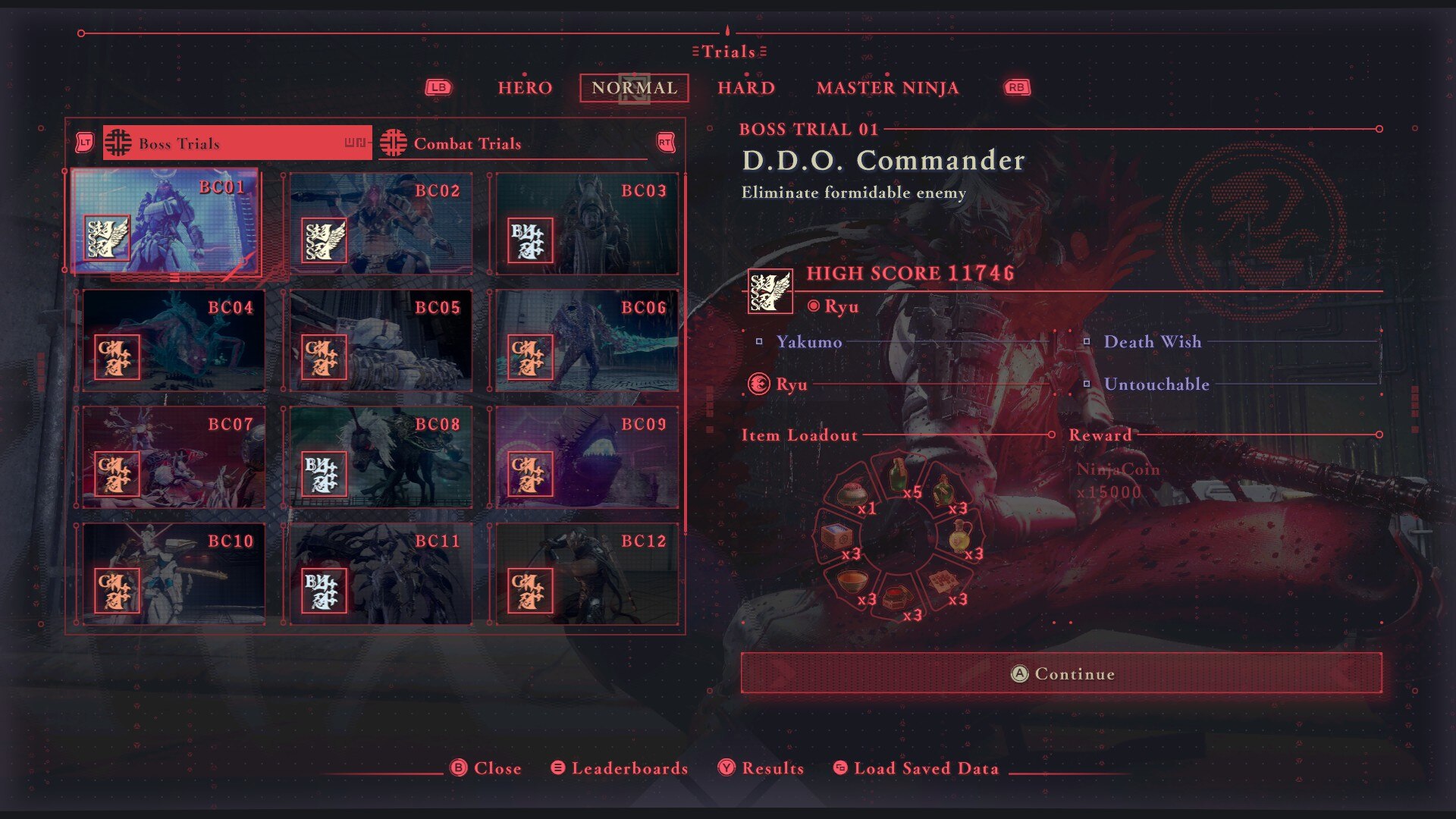Select the NORMAL difficulty tab
Screen dimensions: 1456x819
click(x=634, y=88)
